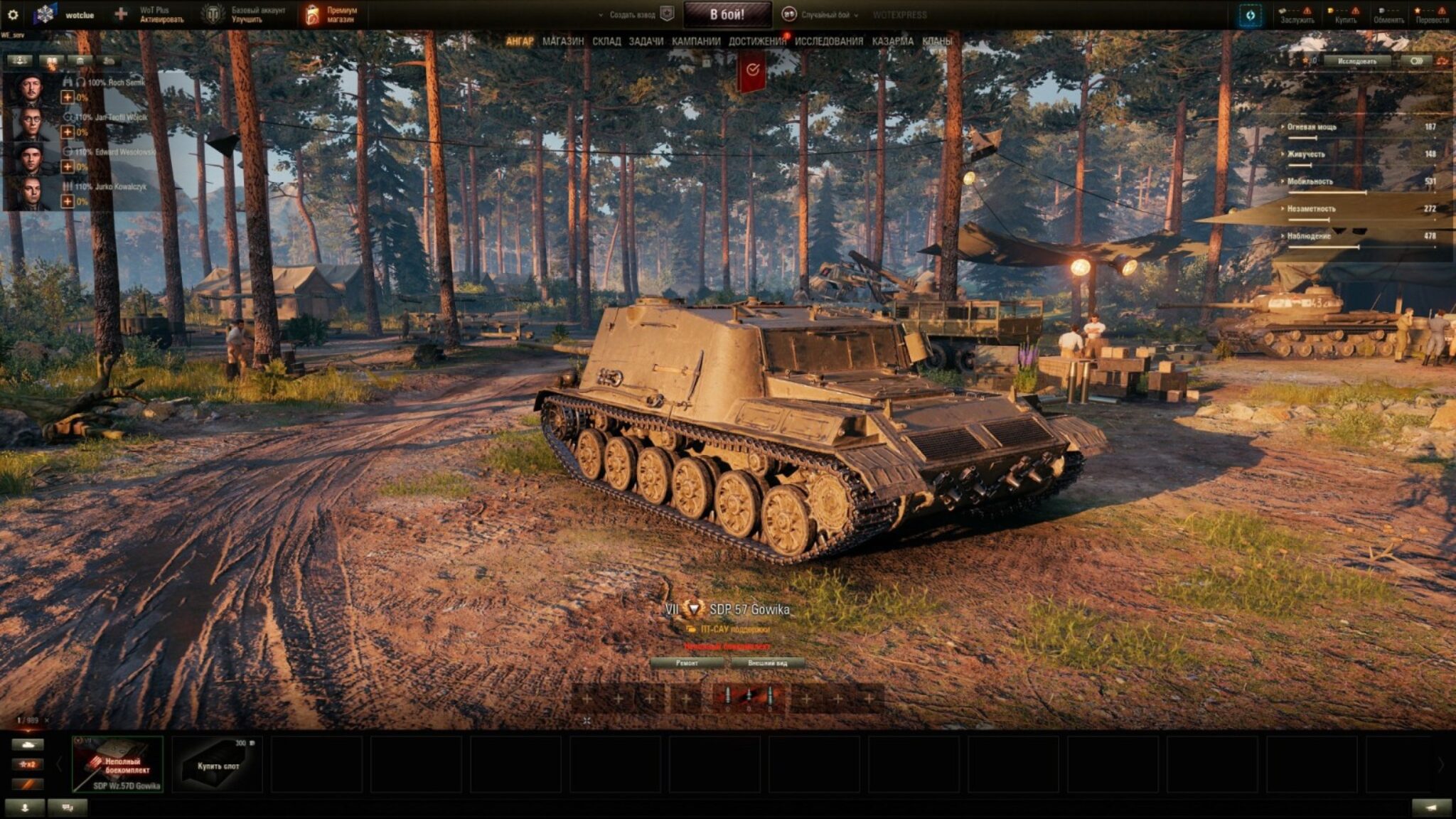Show the ДОСТИЖЕНИЯ tab

click(x=757, y=41)
